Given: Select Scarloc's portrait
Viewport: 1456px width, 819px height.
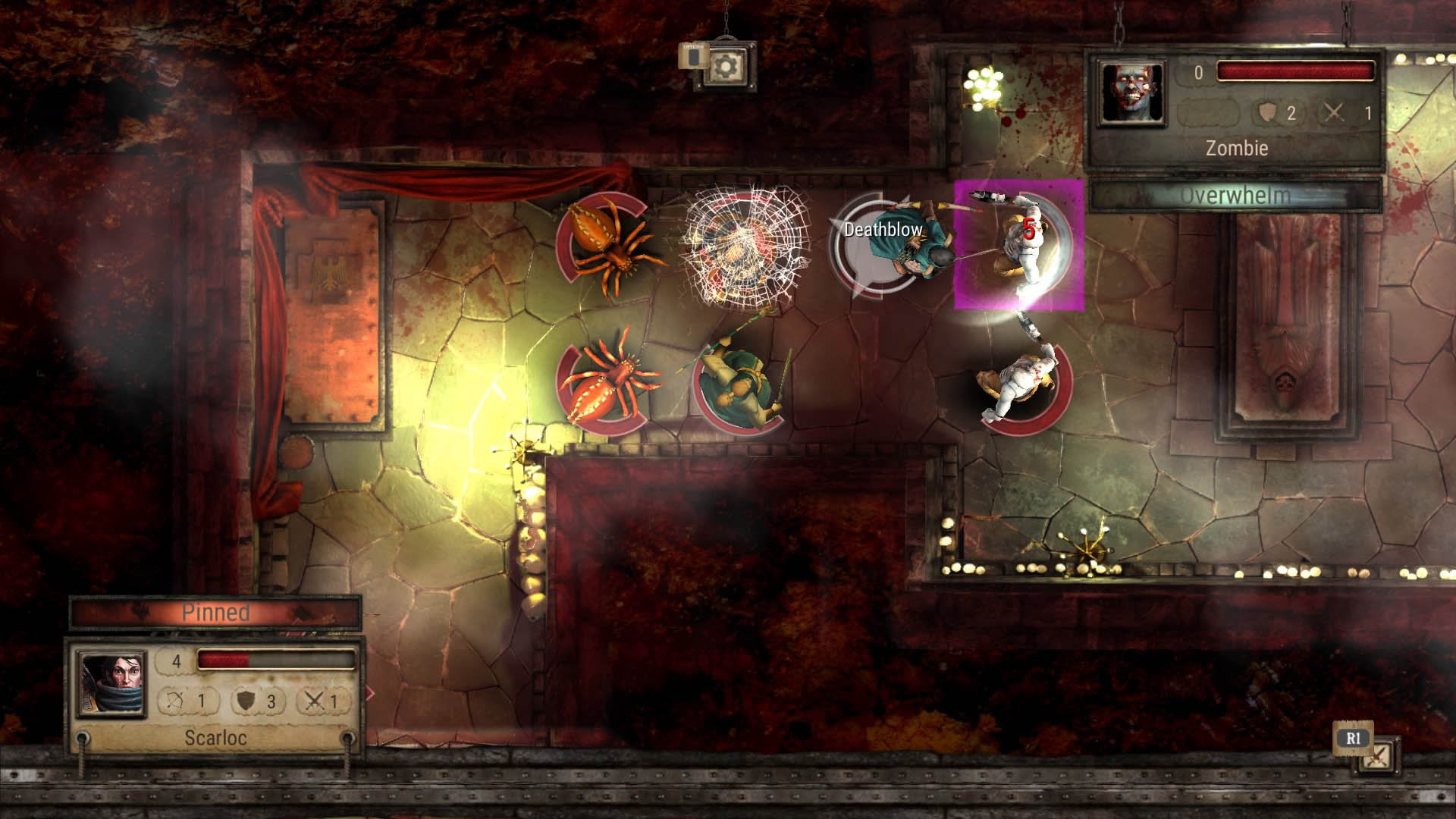Looking at the screenshot, I should (111, 682).
